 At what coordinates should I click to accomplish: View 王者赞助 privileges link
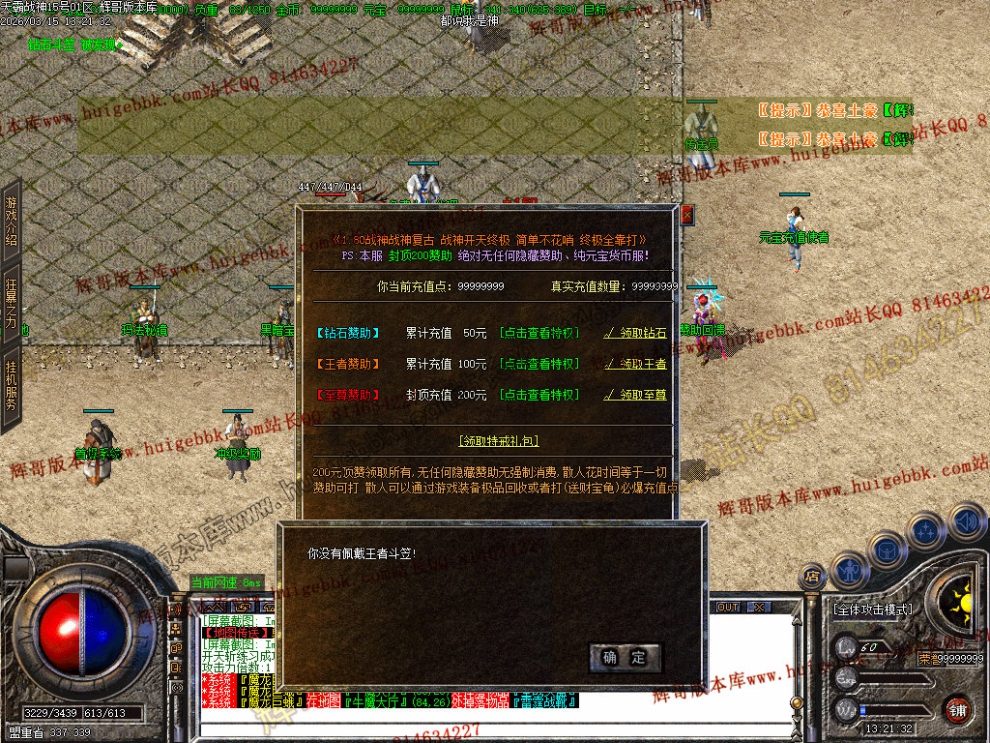tap(539, 364)
